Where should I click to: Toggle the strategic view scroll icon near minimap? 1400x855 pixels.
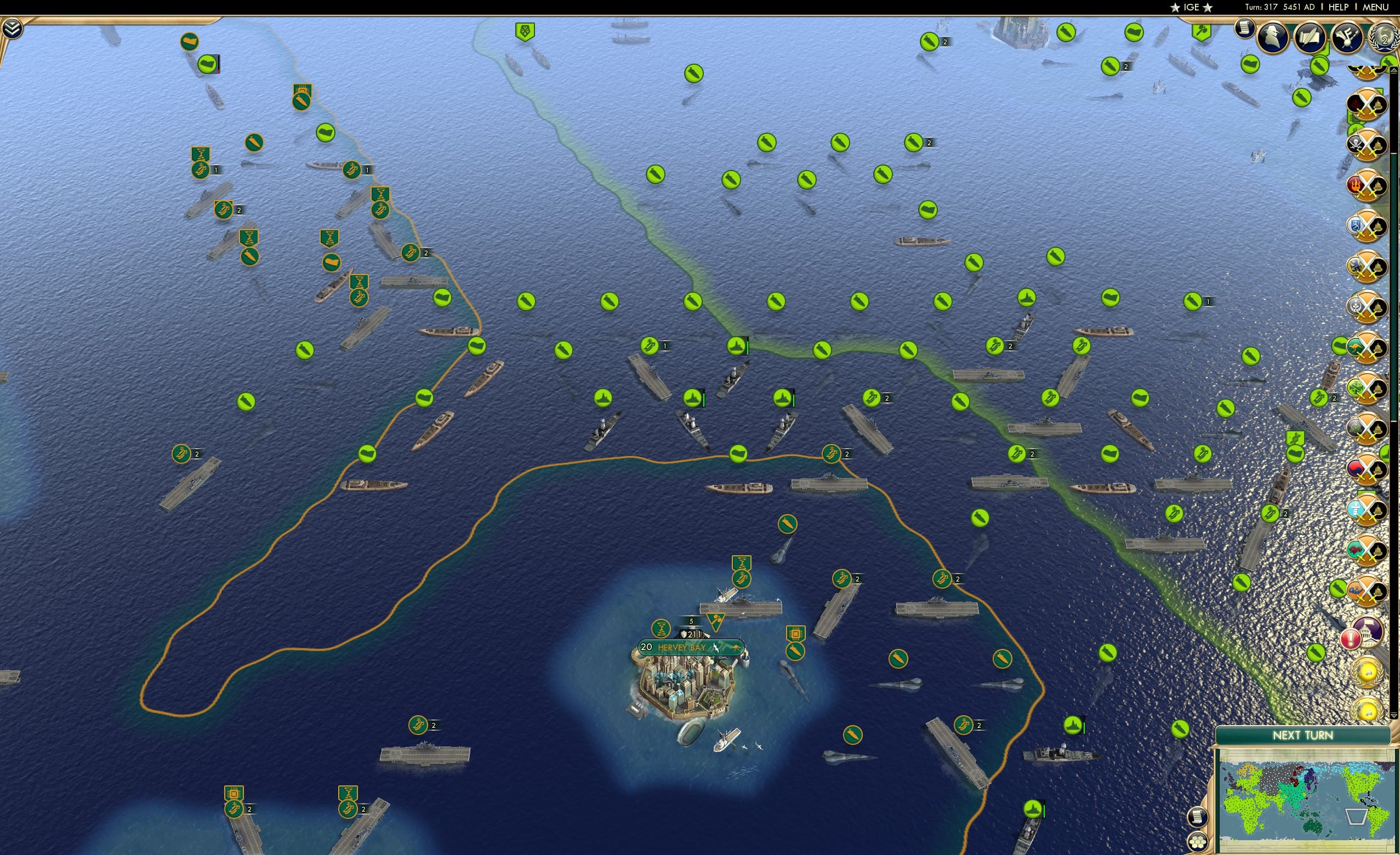[1199, 817]
